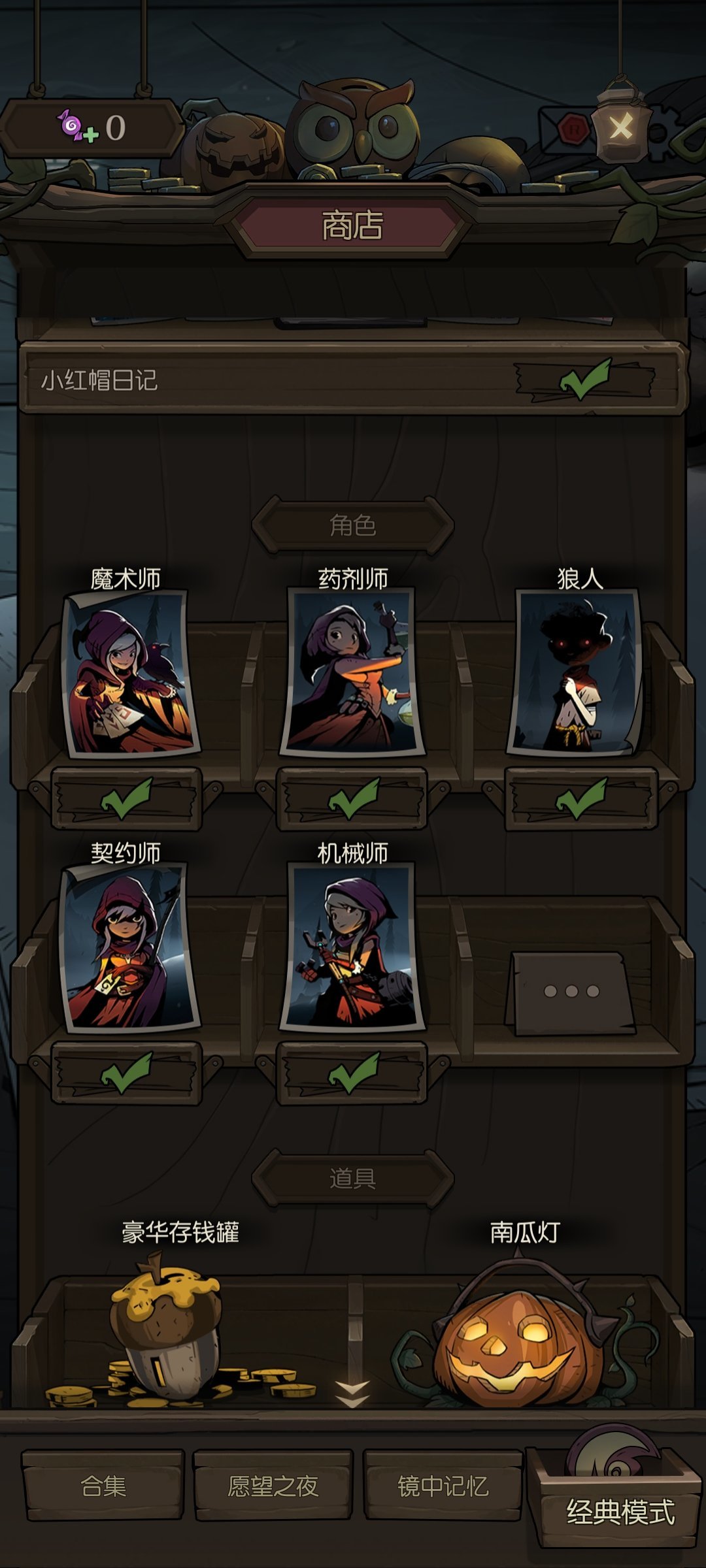Click the checkmark under 狼人

(581, 799)
